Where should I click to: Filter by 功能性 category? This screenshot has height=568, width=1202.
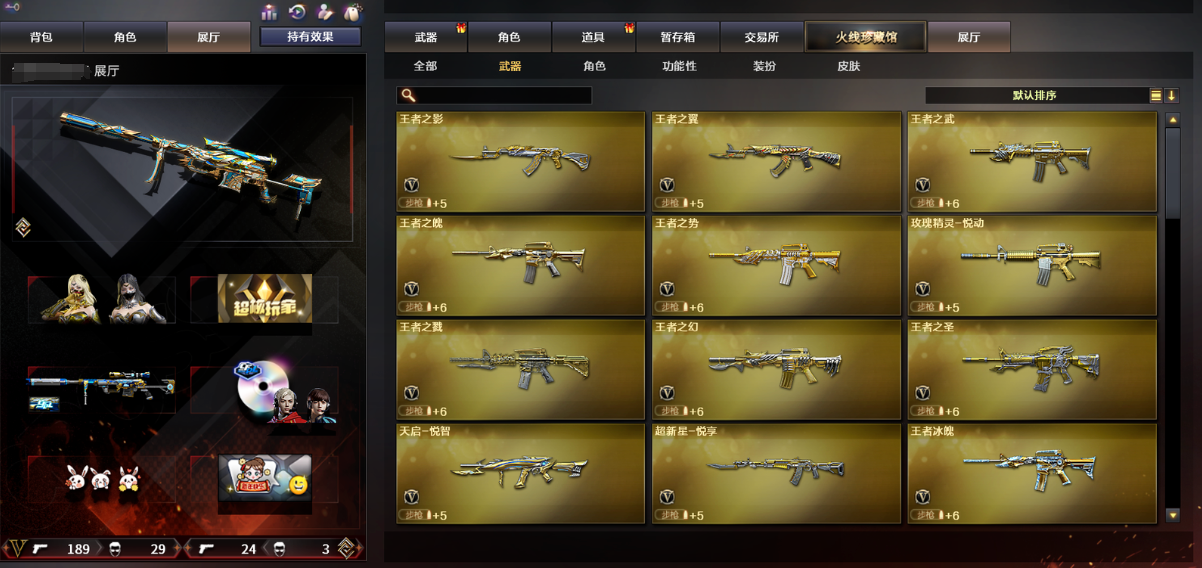pyautogui.click(x=679, y=66)
